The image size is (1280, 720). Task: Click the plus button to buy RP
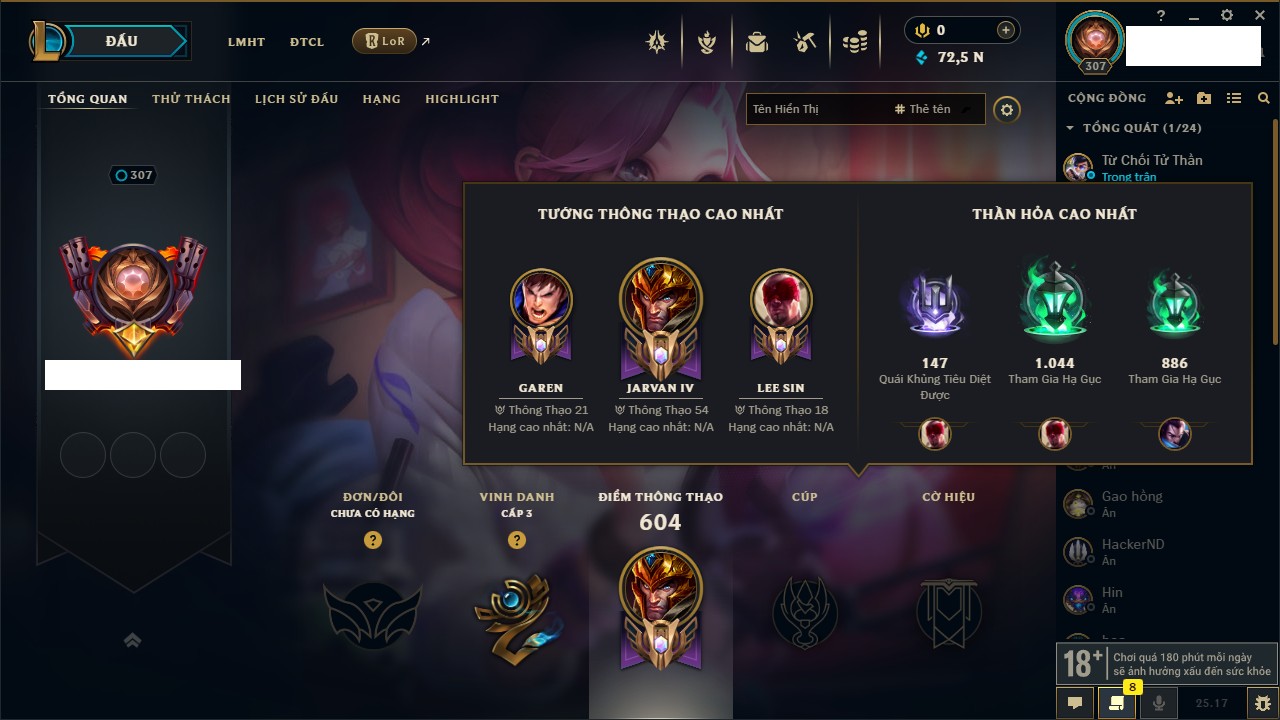(1005, 30)
